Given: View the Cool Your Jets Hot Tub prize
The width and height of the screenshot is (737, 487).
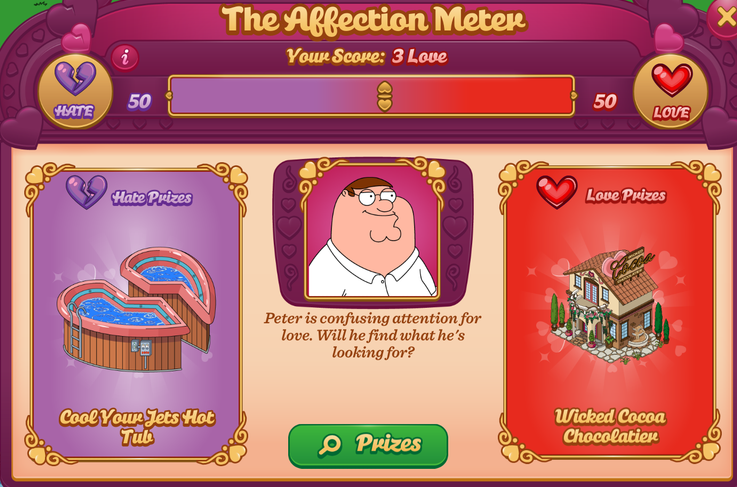Looking at the screenshot, I should (x=137, y=312).
